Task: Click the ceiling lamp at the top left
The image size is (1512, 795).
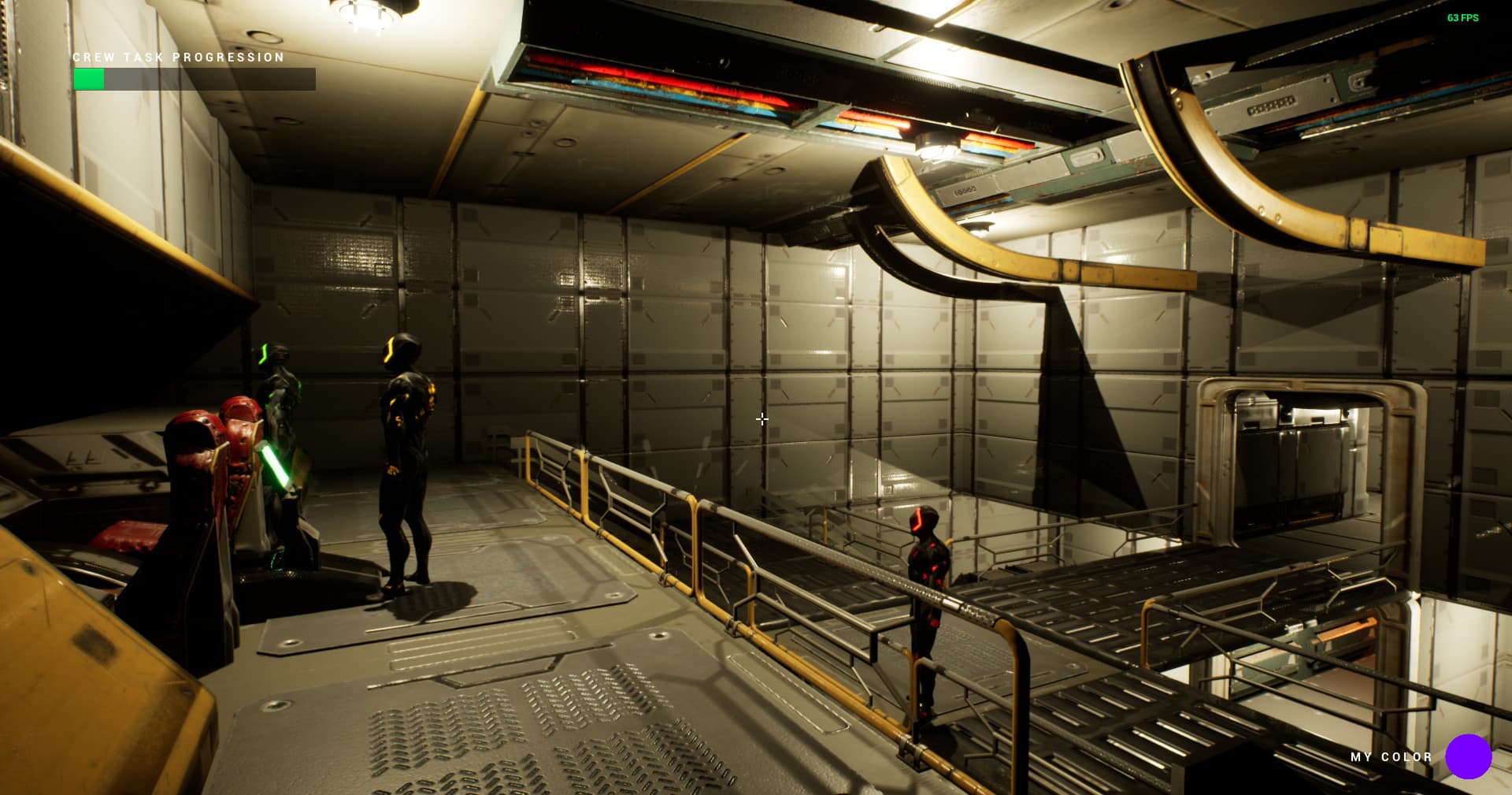Action: [x=366, y=14]
